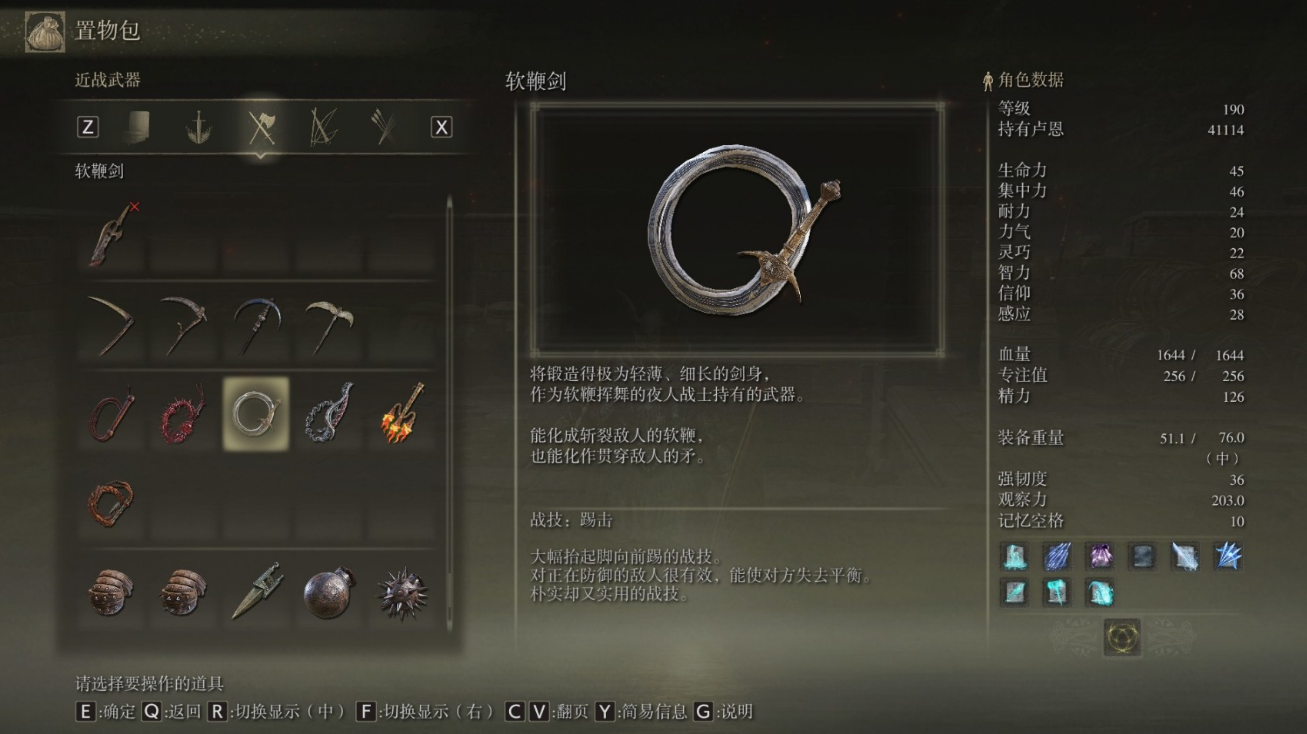Choose the pickaxe-shaped weapon slot

click(328, 324)
